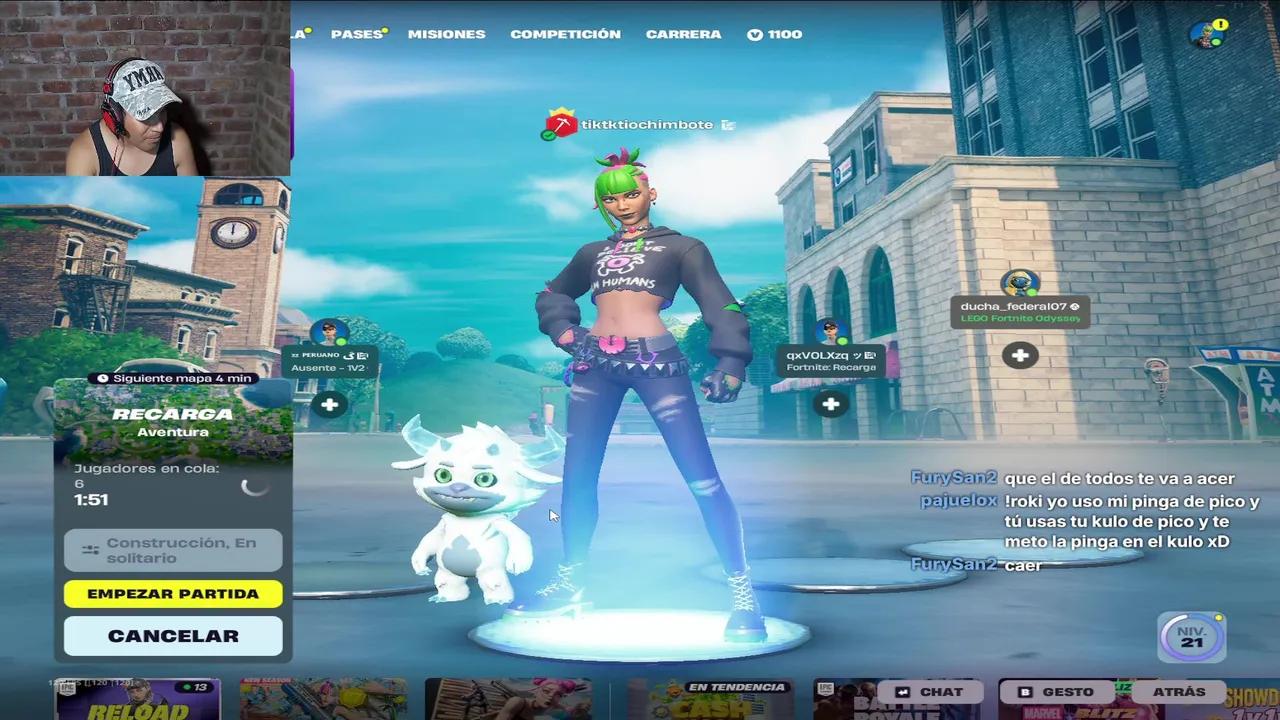
Task: Select the COMPETICIÓN menu item
Action: (x=564, y=33)
